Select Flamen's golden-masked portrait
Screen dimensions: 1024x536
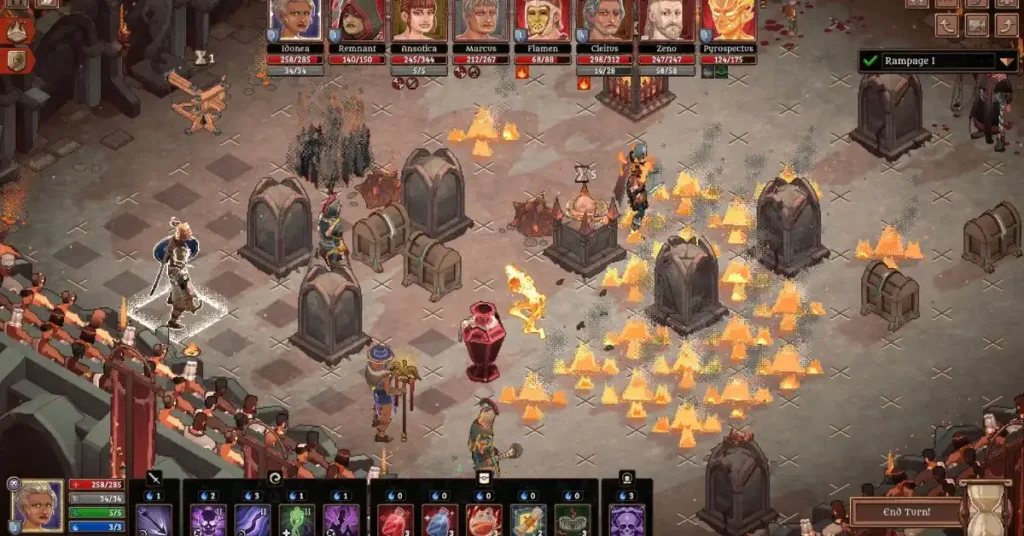tap(543, 20)
